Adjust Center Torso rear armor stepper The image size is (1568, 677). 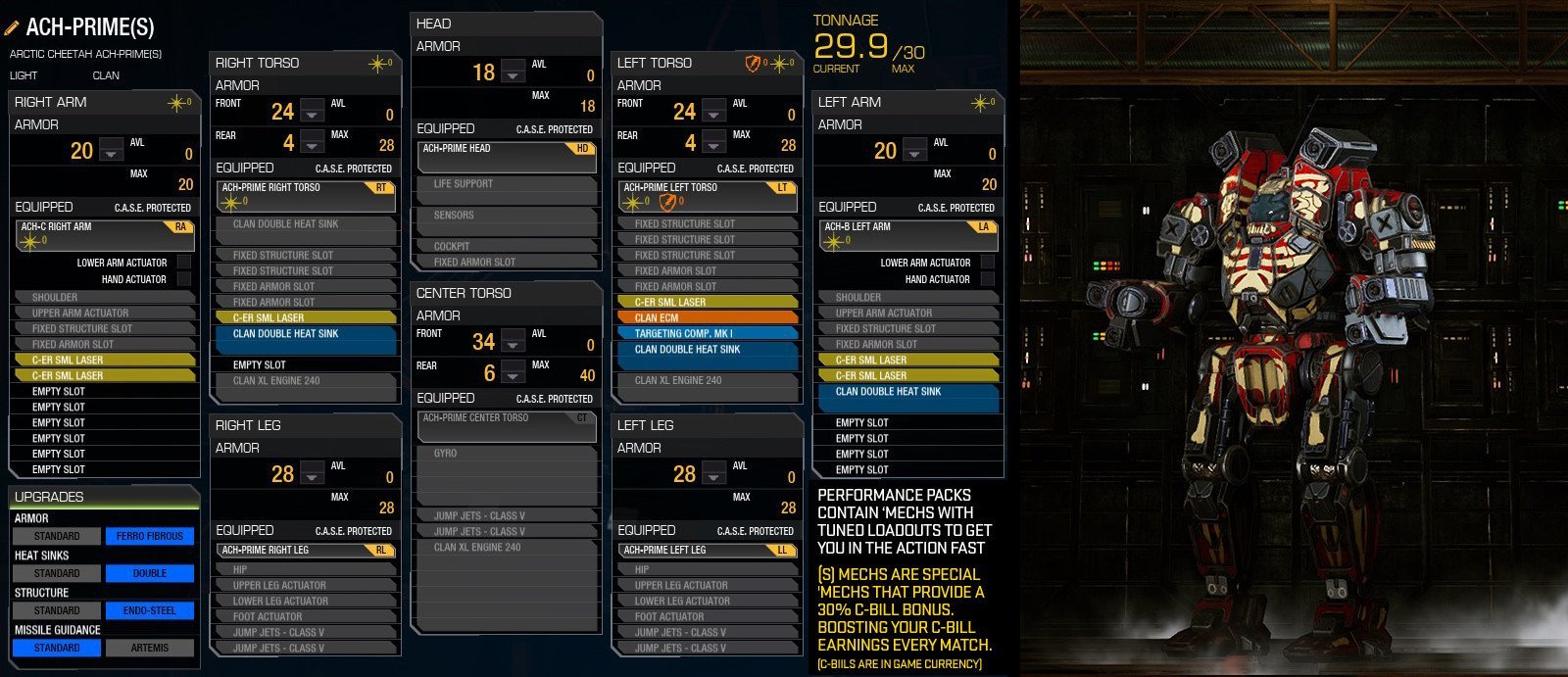514,374
